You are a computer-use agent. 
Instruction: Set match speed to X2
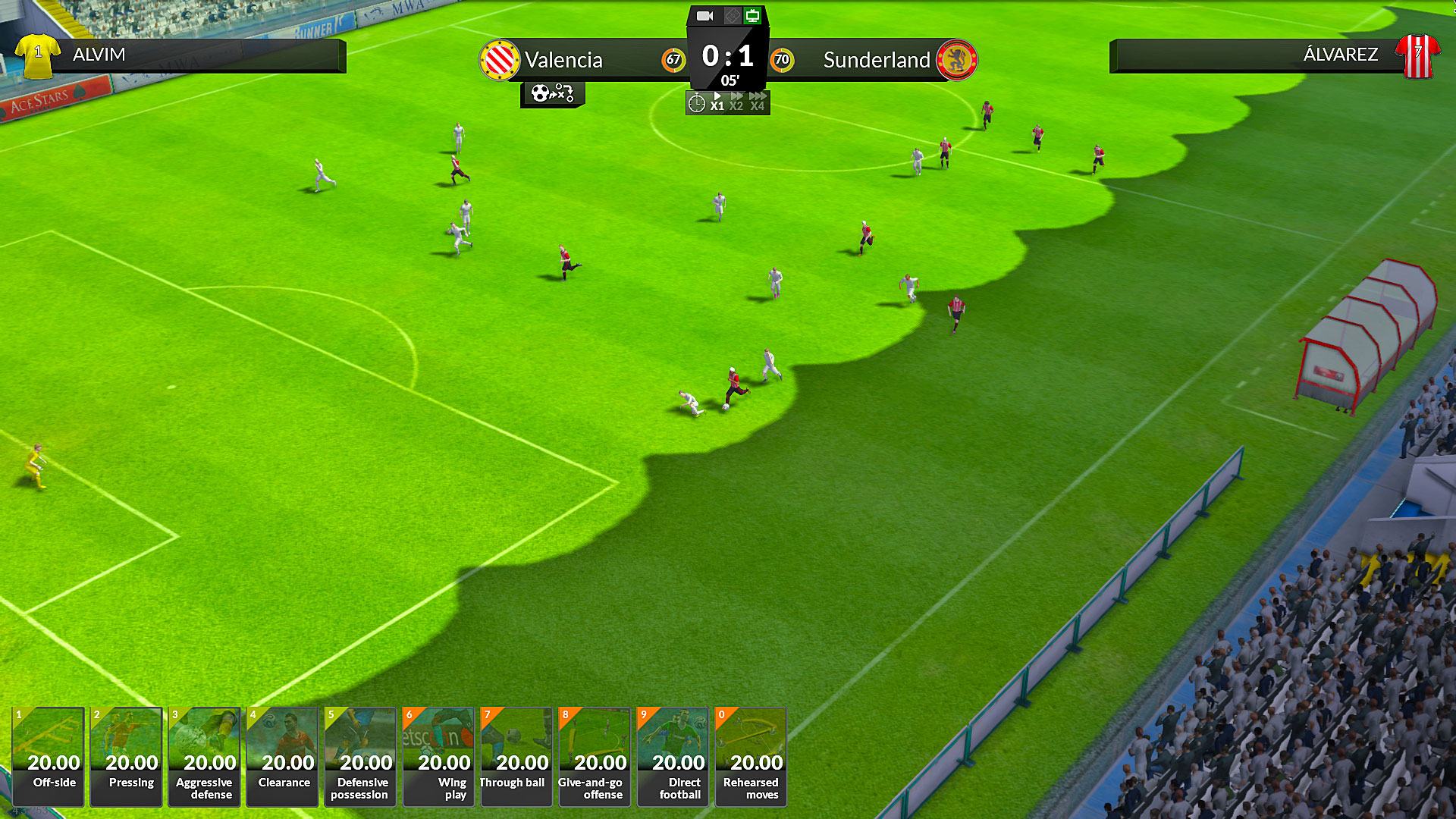coord(736,102)
